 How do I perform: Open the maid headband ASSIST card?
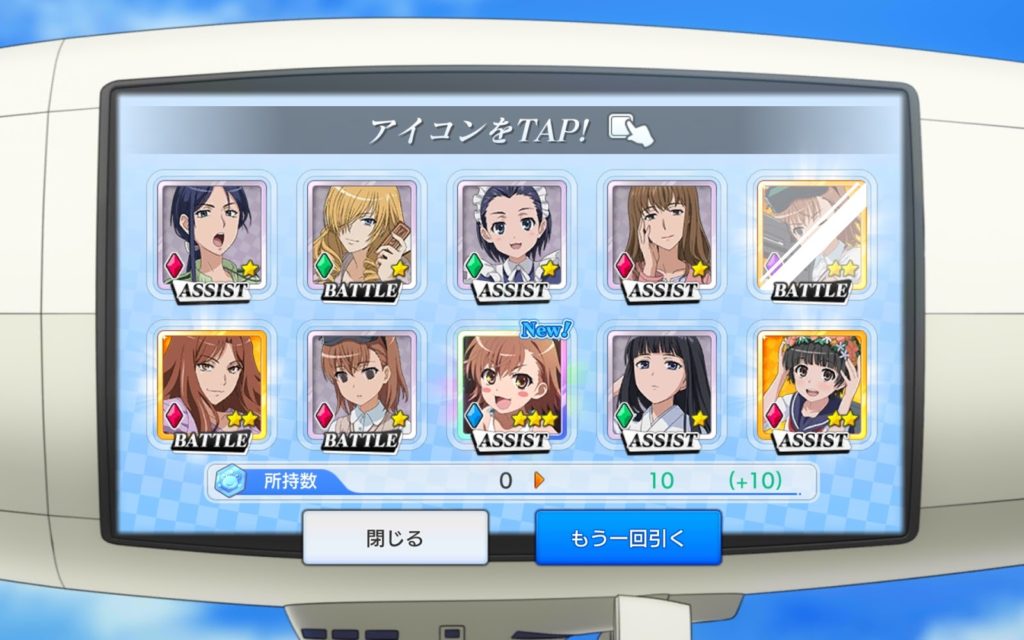(512, 237)
